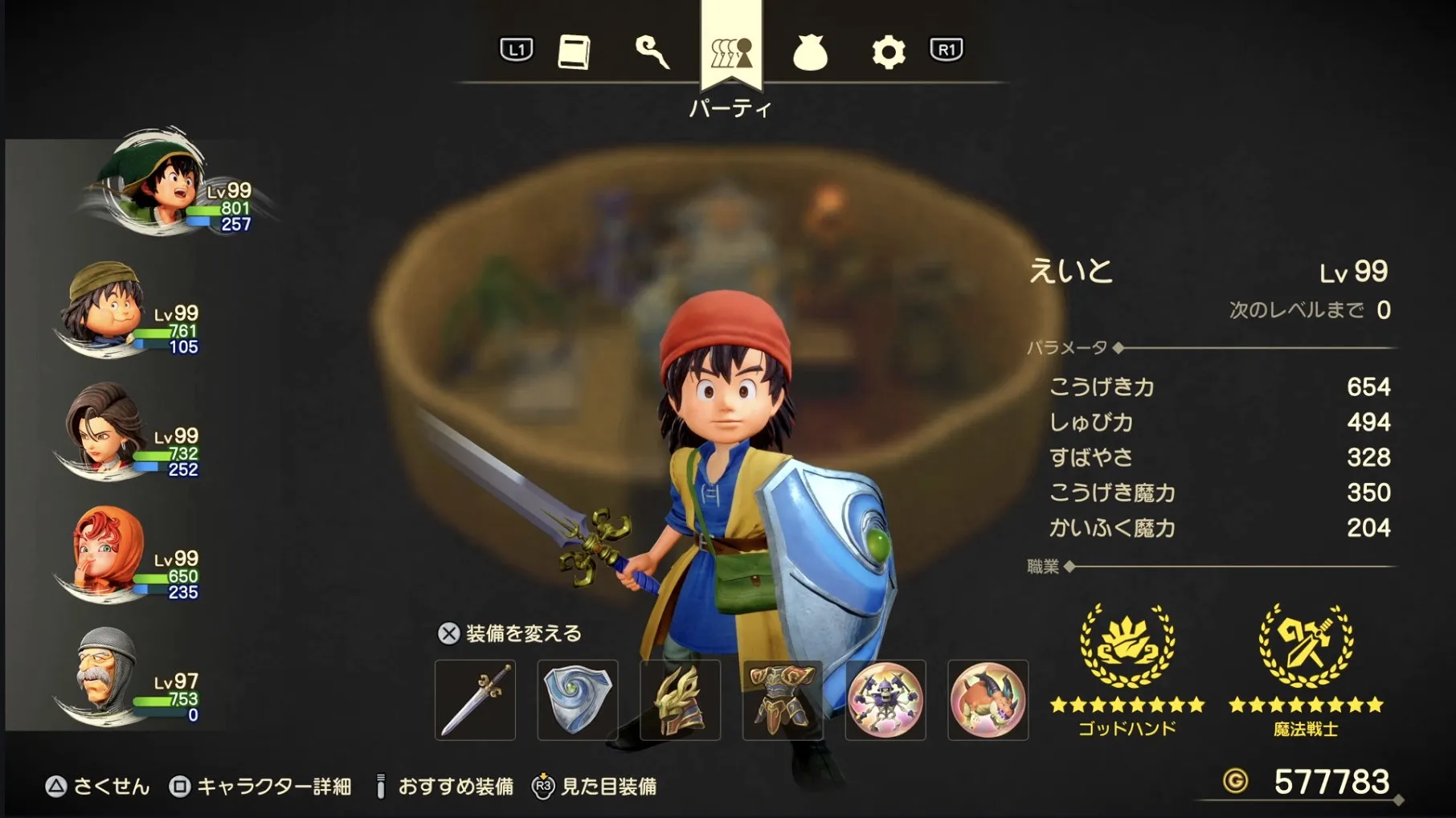This screenshot has height=818, width=1456.
Task: Open the party menu icon
Action: tap(730, 52)
